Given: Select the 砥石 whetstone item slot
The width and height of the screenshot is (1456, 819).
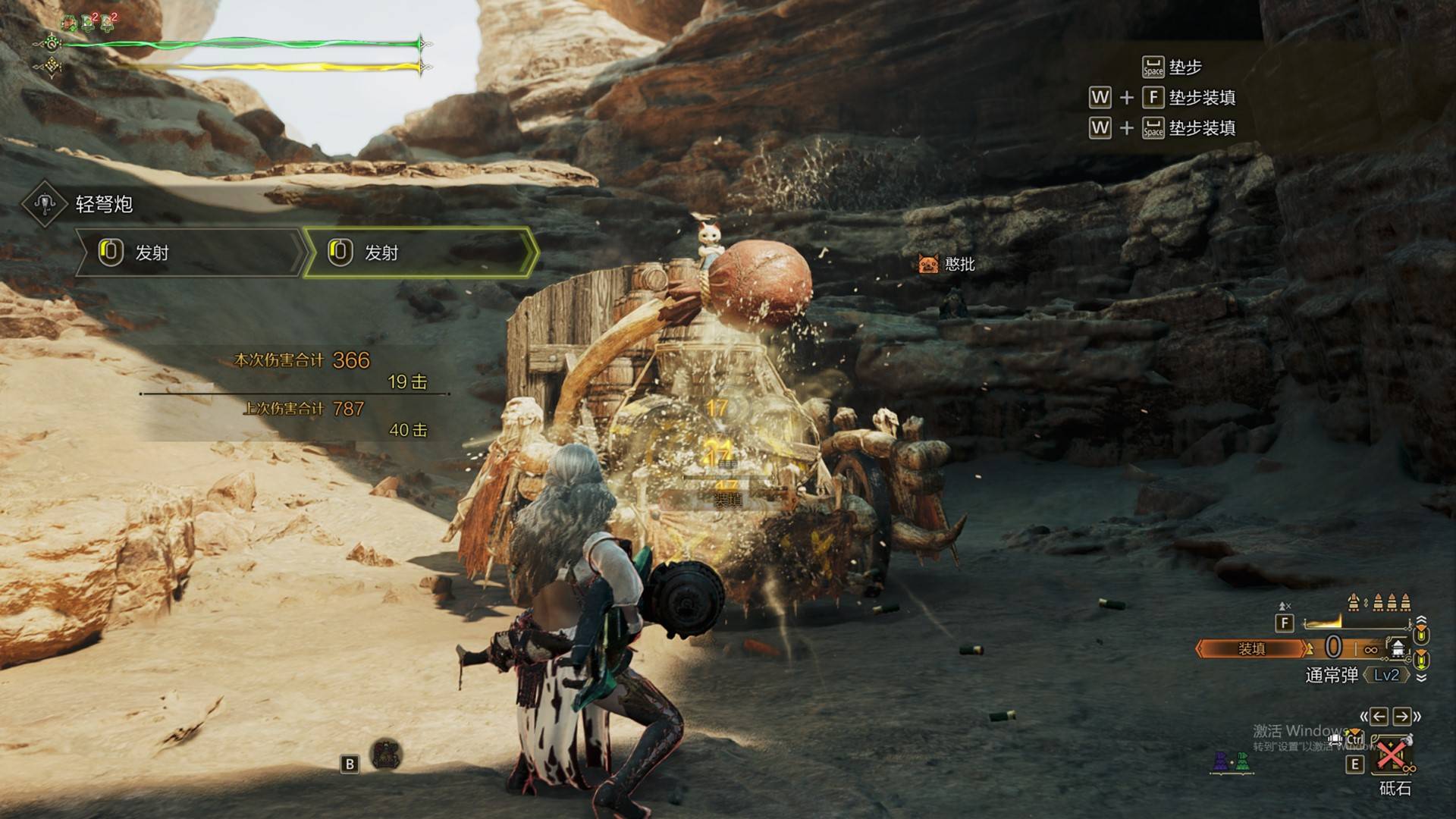Looking at the screenshot, I should point(1392,755).
